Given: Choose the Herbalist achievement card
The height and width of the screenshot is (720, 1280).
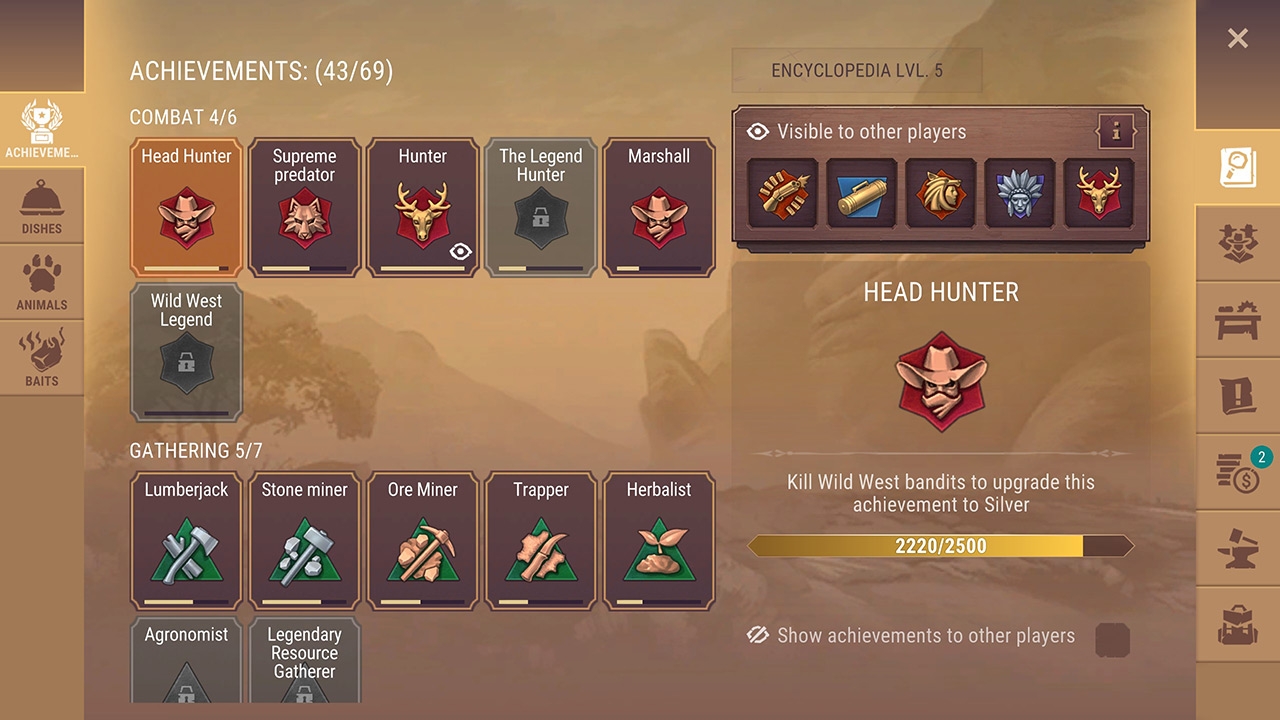Looking at the screenshot, I should [658, 541].
